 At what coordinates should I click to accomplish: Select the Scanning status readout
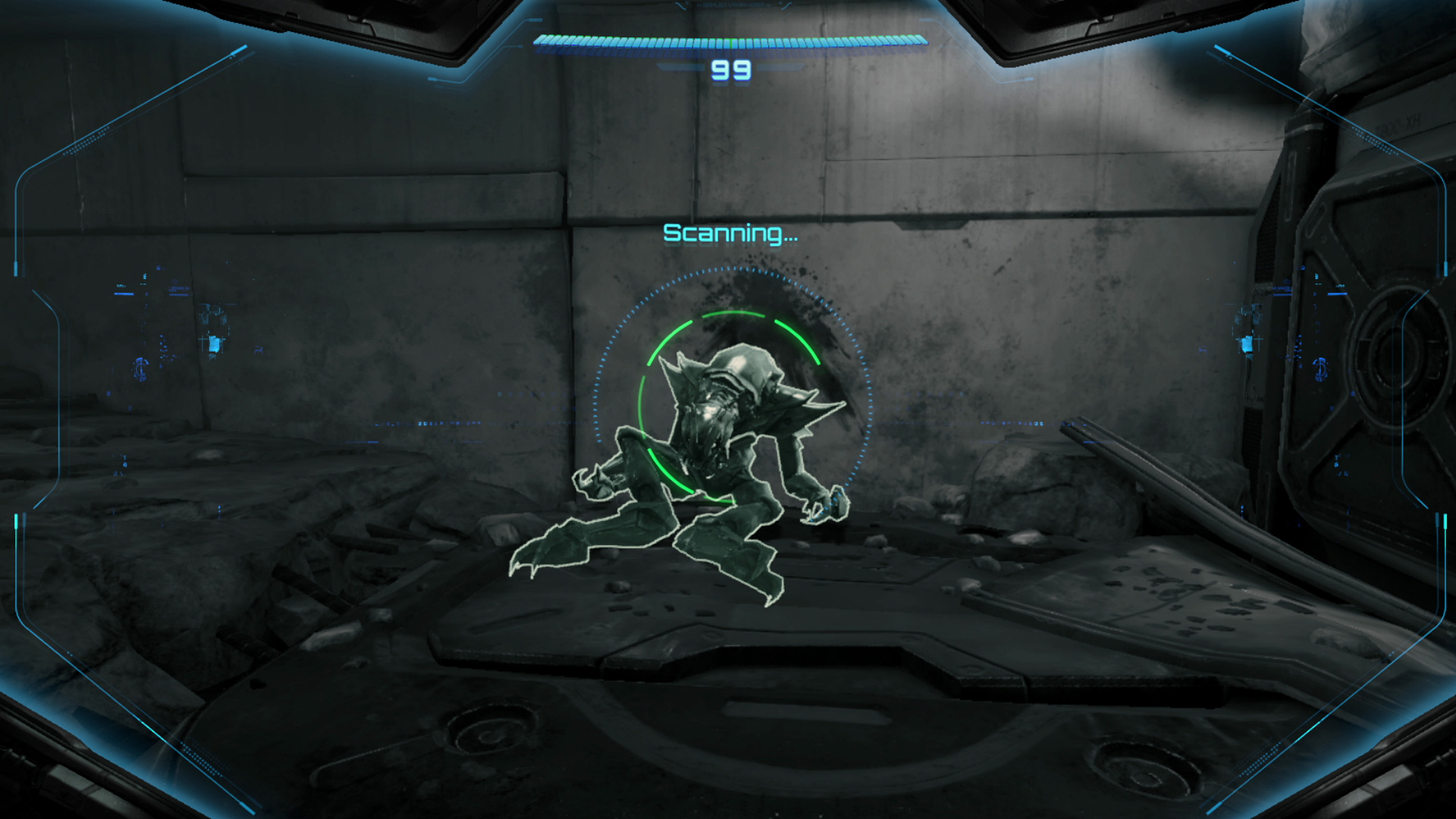[730, 234]
